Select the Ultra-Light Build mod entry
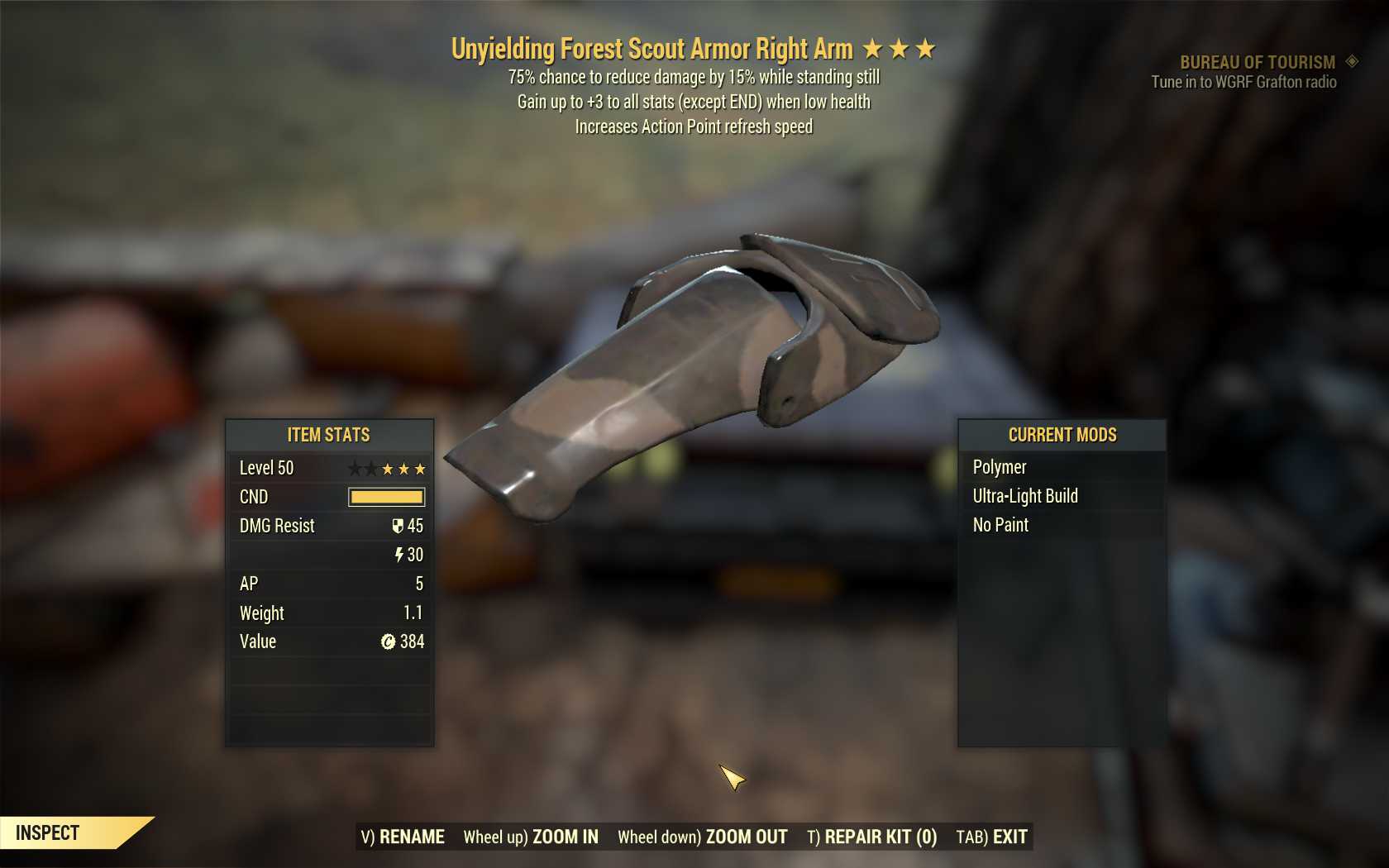The width and height of the screenshot is (1389, 868). tap(1025, 496)
